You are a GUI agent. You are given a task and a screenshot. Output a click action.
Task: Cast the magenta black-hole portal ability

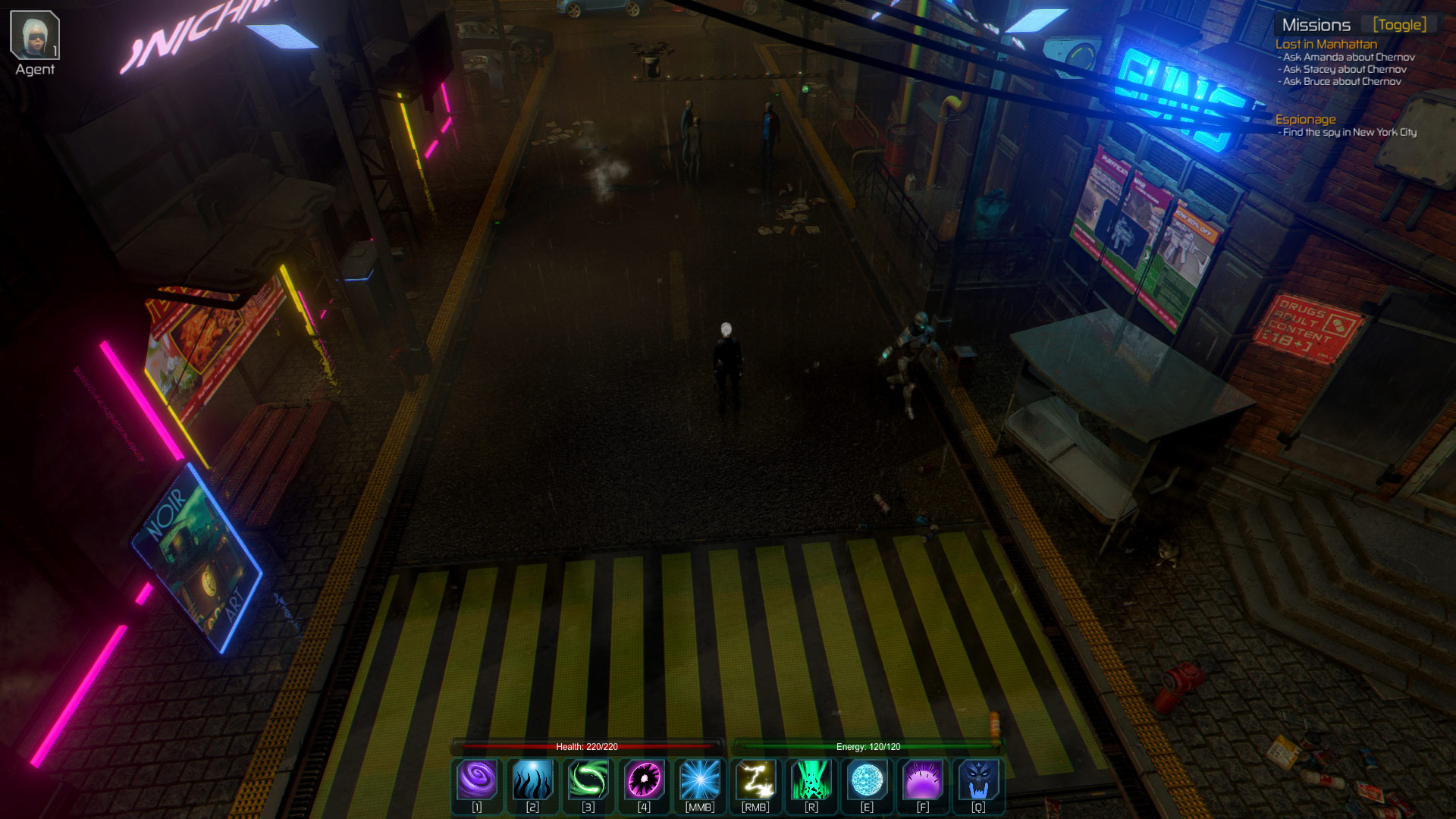coord(644,780)
